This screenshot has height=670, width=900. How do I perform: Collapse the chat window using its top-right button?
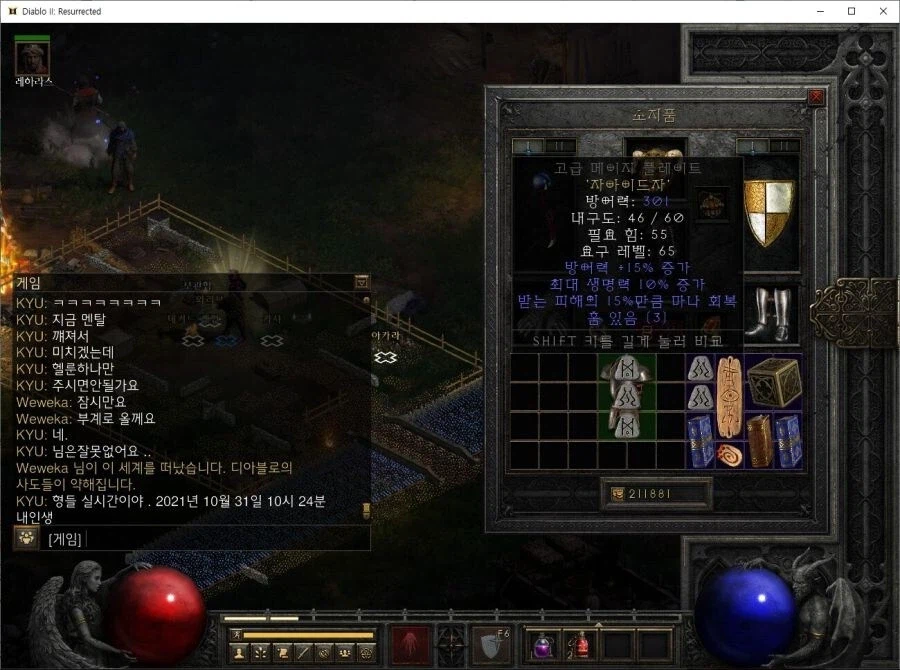(x=362, y=283)
